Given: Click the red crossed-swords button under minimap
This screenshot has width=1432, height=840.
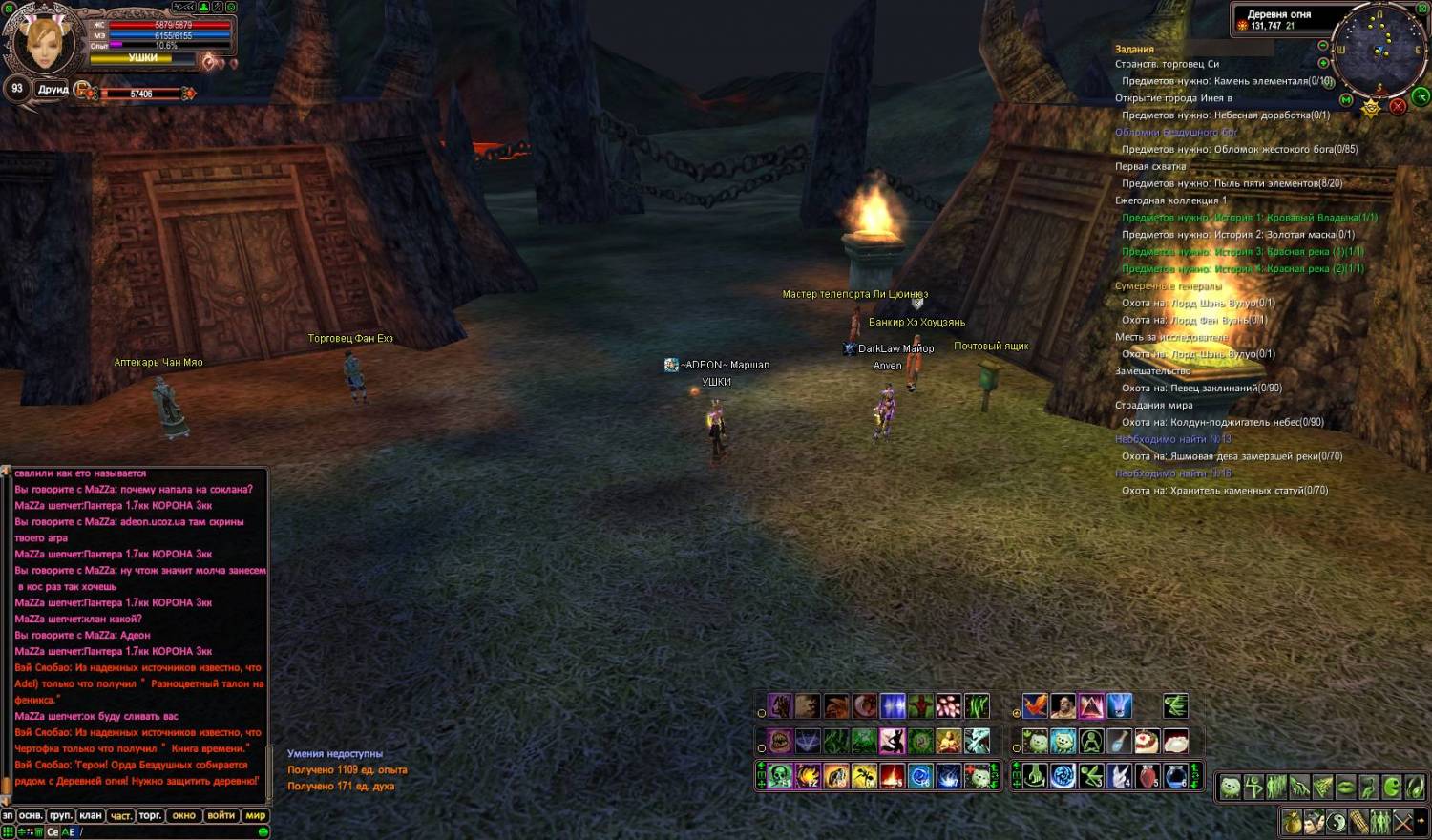Looking at the screenshot, I should pos(1398,106).
